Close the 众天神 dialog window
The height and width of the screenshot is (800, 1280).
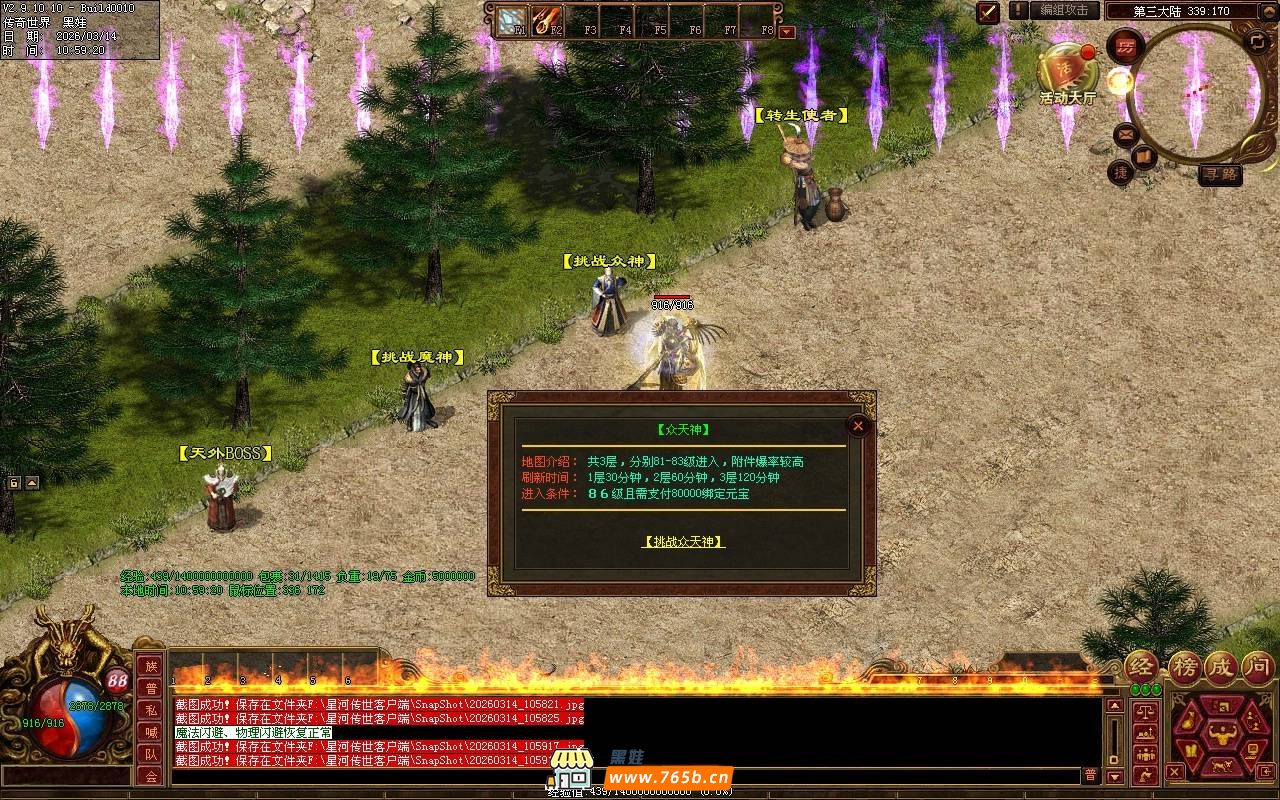coord(857,425)
